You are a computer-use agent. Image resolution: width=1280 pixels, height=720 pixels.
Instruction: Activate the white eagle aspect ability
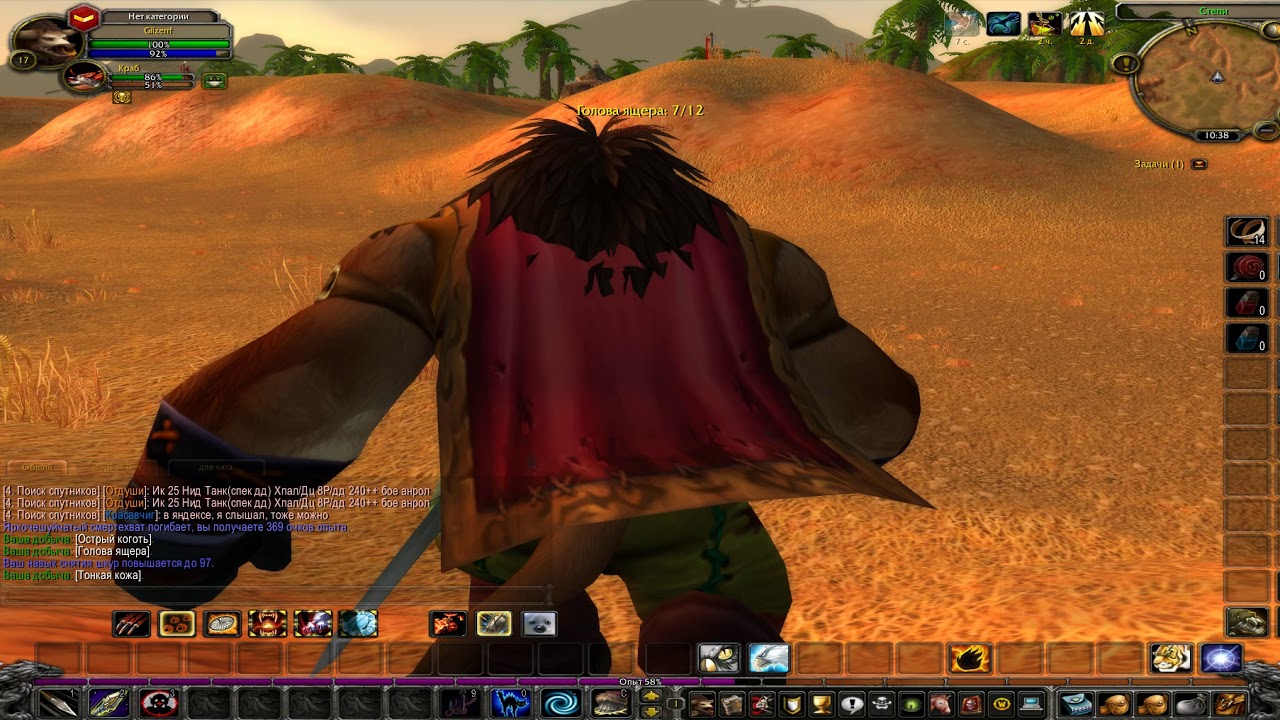768,657
